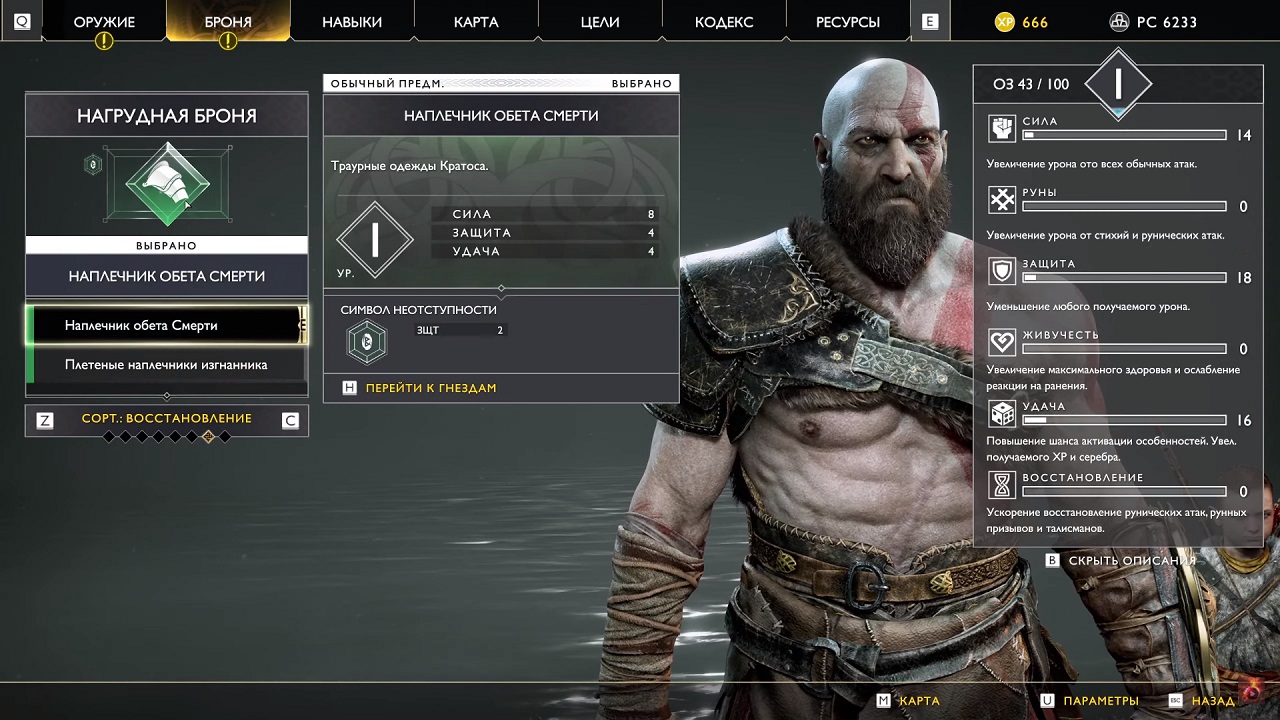Change the Сорт.: Восстановление sort order

[x=167, y=419]
